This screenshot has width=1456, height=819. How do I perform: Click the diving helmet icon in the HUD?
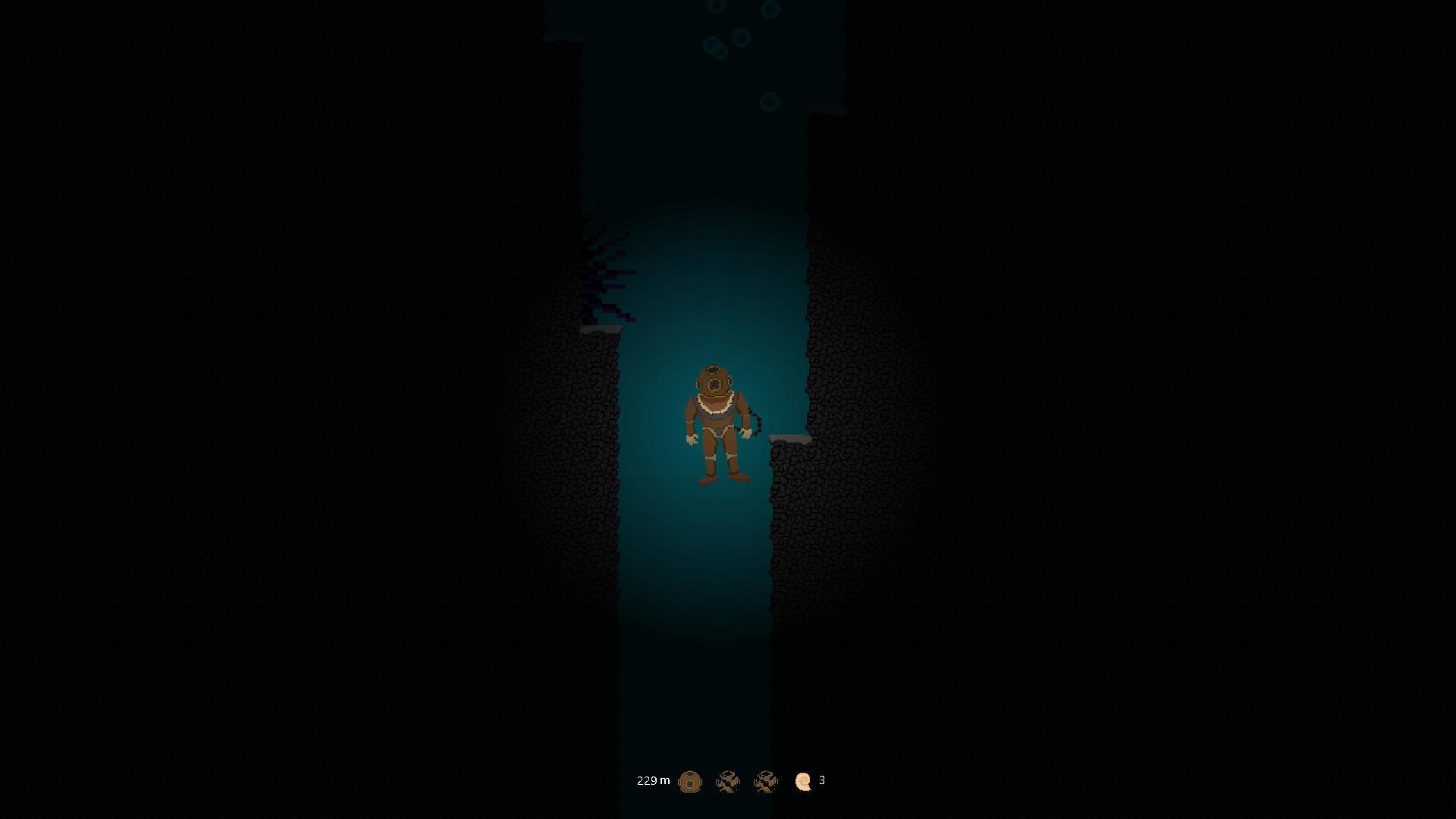click(690, 781)
